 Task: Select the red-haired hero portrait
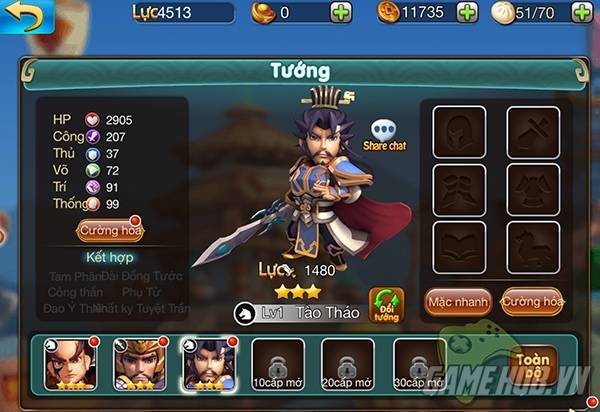(x=69, y=364)
